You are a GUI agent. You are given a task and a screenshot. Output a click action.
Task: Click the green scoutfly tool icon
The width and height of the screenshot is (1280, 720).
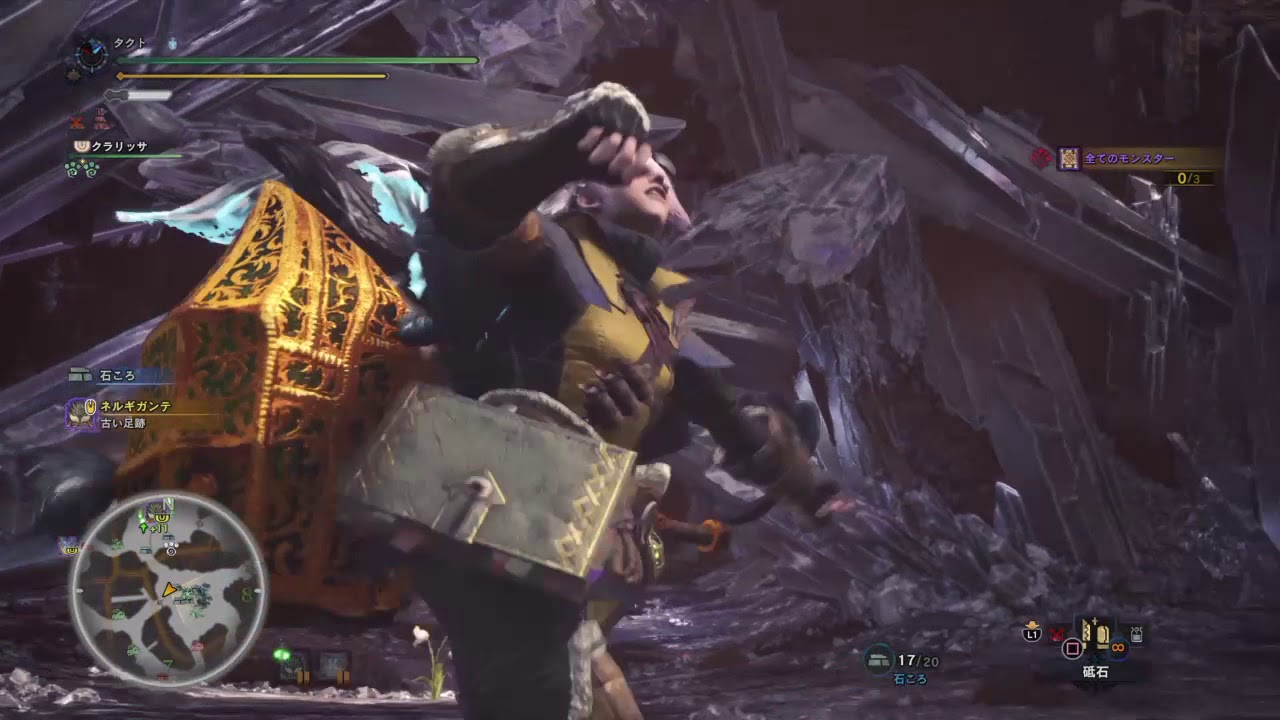[283, 656]
